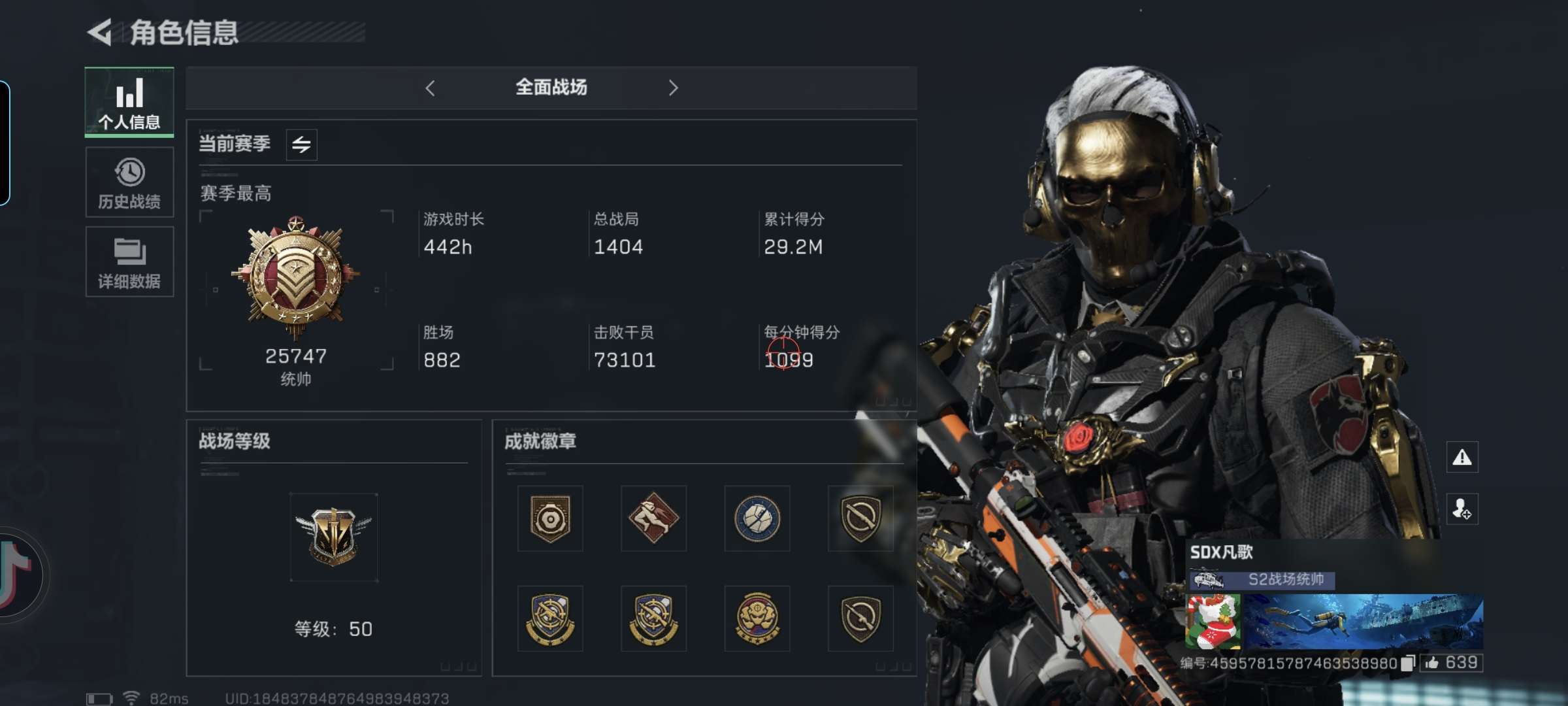Copy the player ID number

click(1407, 664)
